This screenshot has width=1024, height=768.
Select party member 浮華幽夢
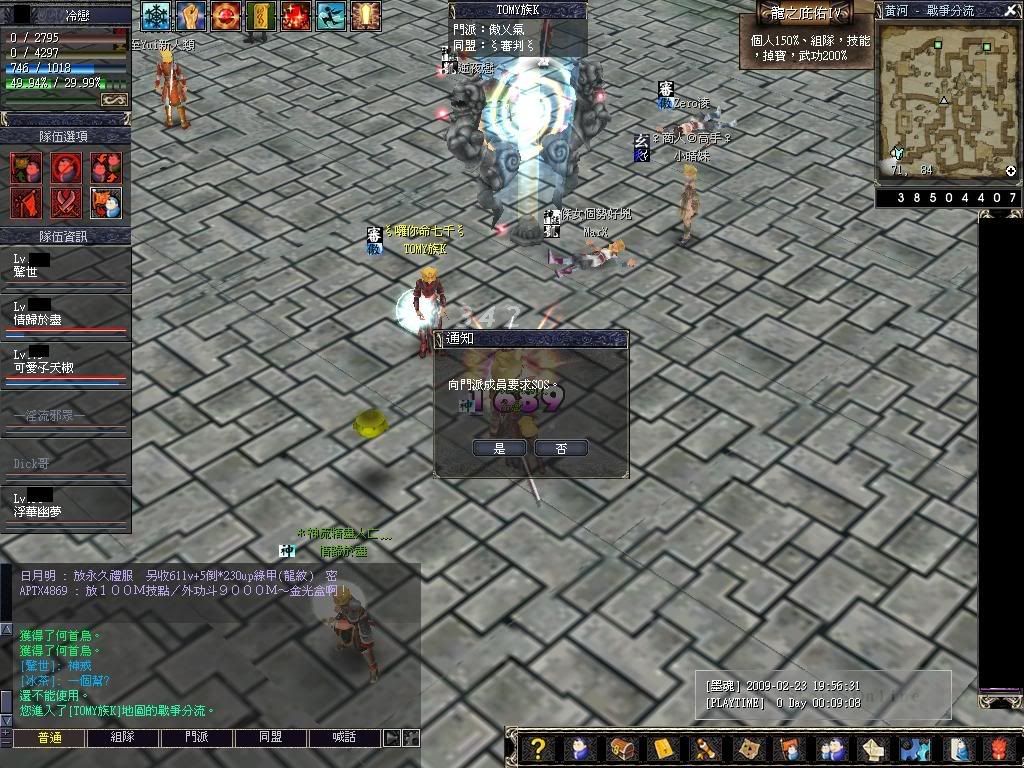pyautogui.click(x=65, y=505)
